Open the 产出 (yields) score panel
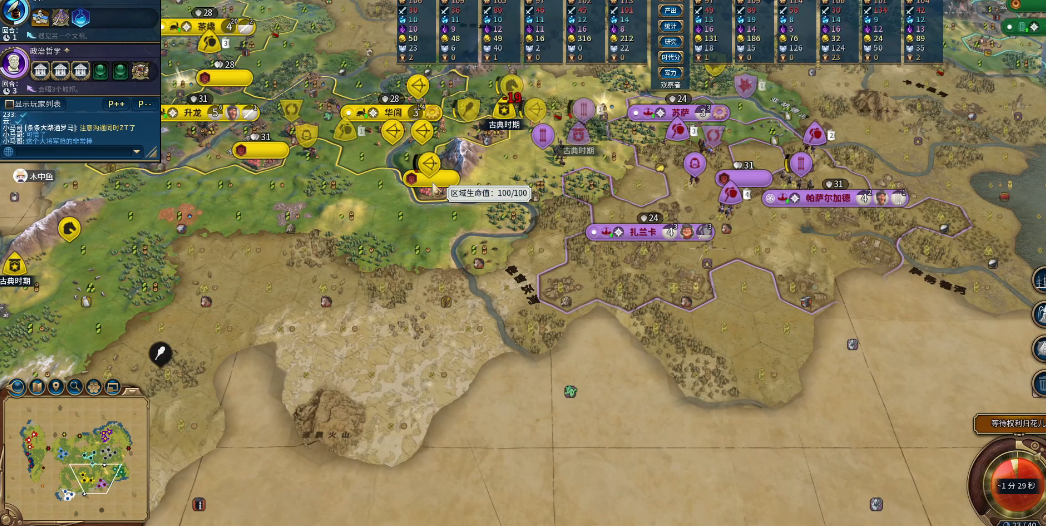The image size is (1046, 526). point(671,11)
